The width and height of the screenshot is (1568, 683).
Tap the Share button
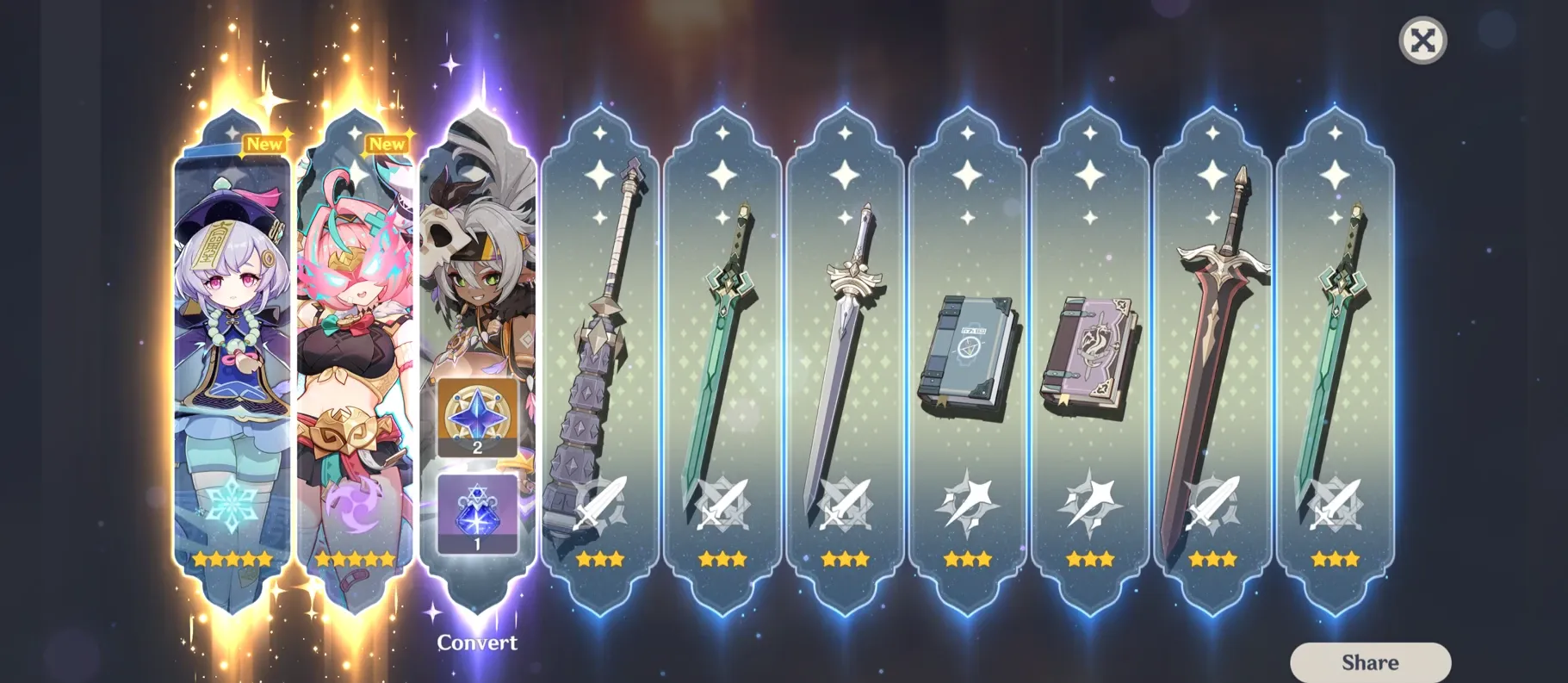point(1371,661)
